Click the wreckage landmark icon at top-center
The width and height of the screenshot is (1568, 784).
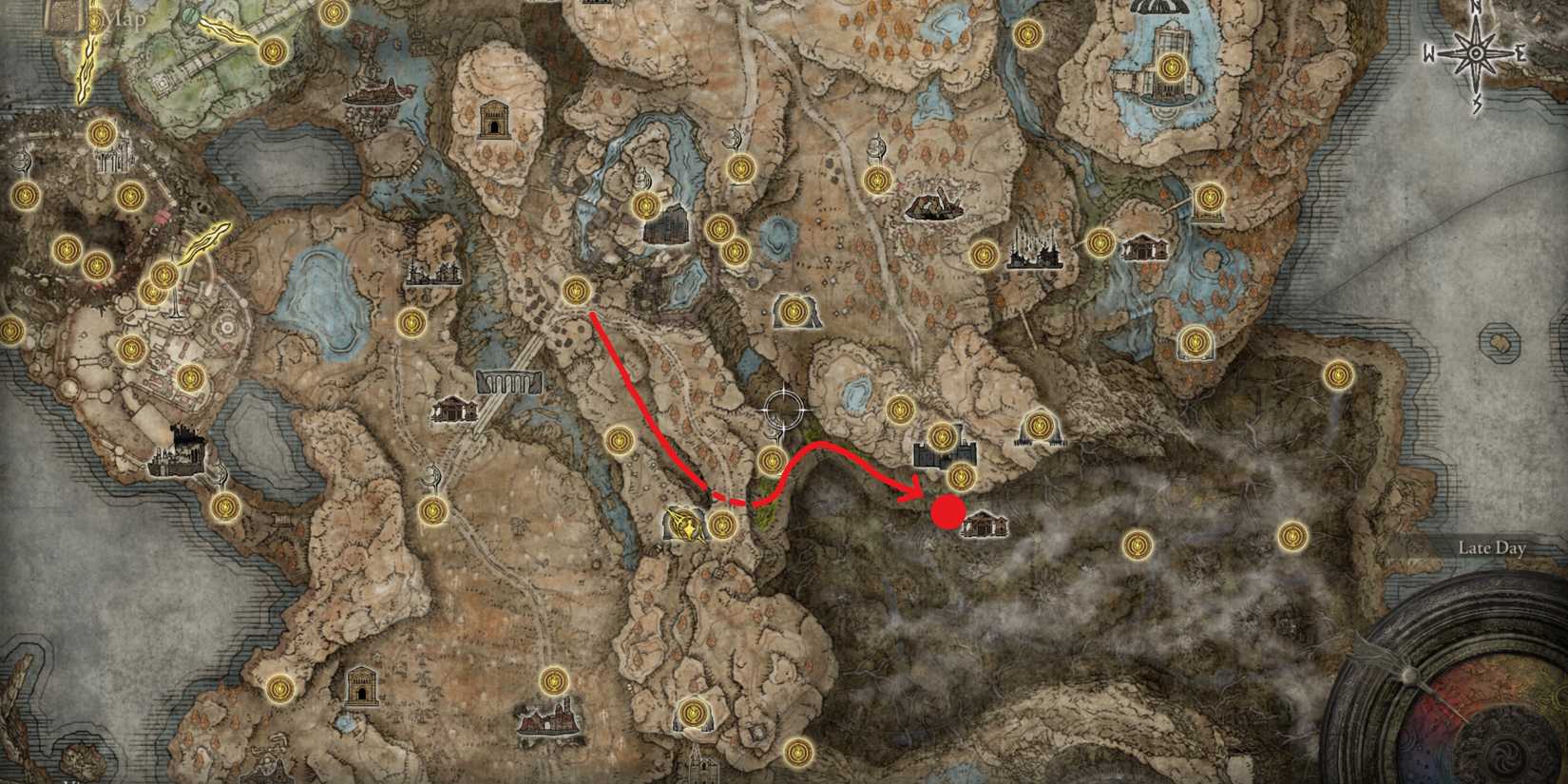point(936,207)
